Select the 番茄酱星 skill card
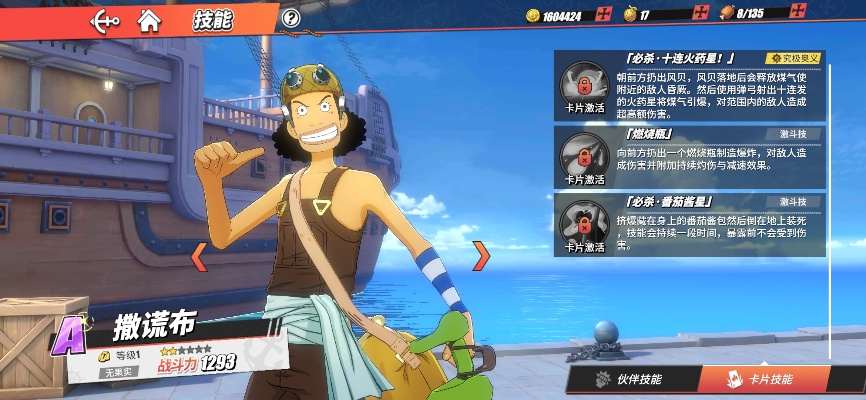Screen dimensions: 866x400 pos(690,224)
